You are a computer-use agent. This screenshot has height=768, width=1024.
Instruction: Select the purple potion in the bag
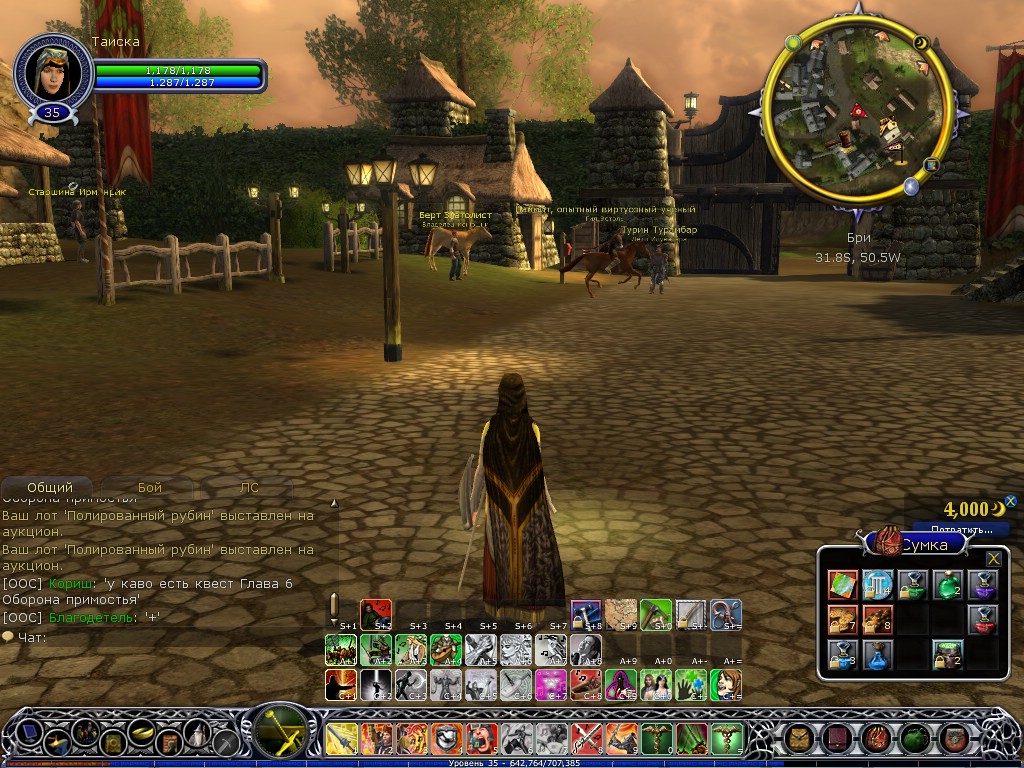click(982, 585)
